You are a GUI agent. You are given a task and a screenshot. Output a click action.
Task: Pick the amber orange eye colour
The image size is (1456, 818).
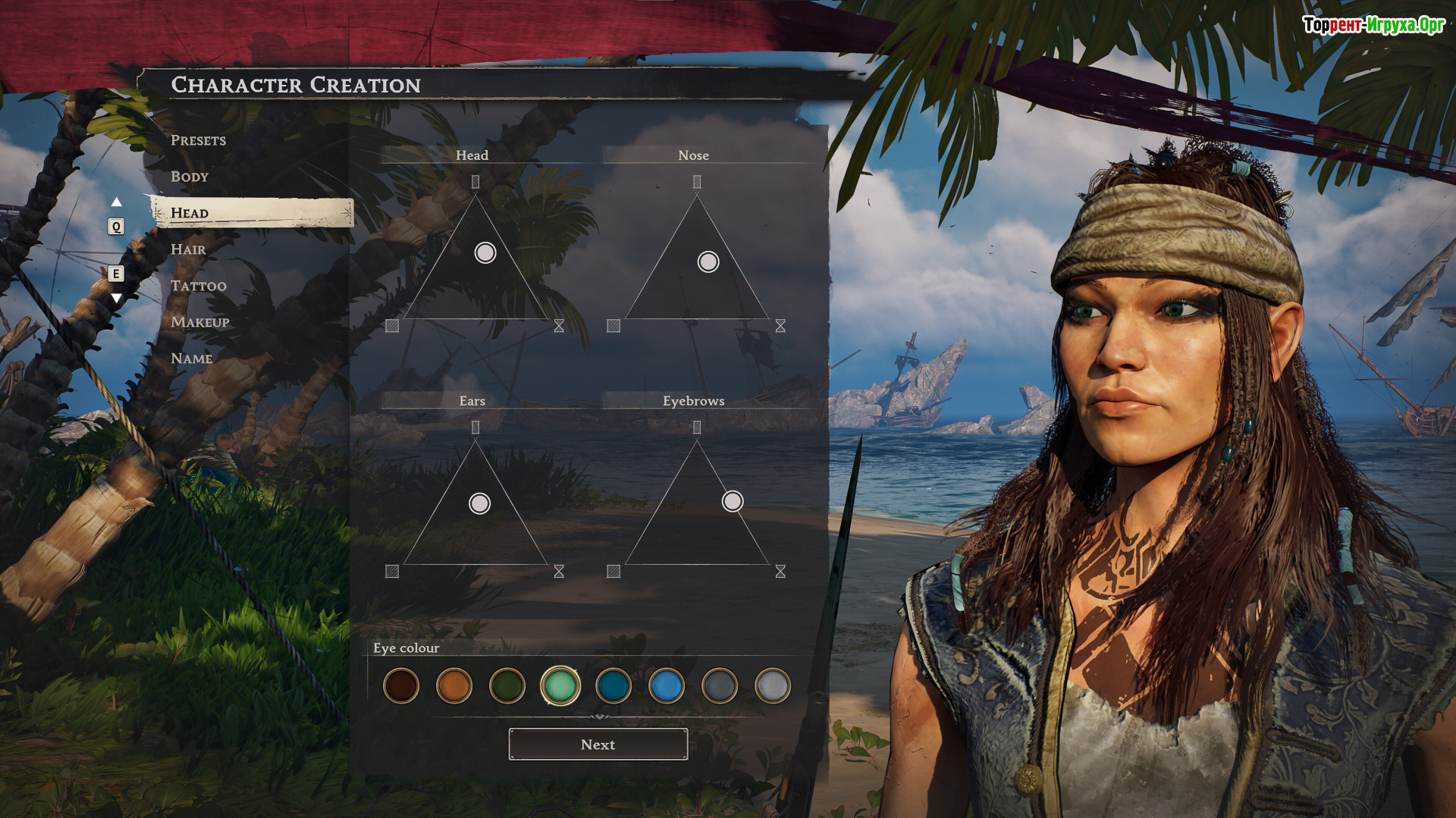454,686
